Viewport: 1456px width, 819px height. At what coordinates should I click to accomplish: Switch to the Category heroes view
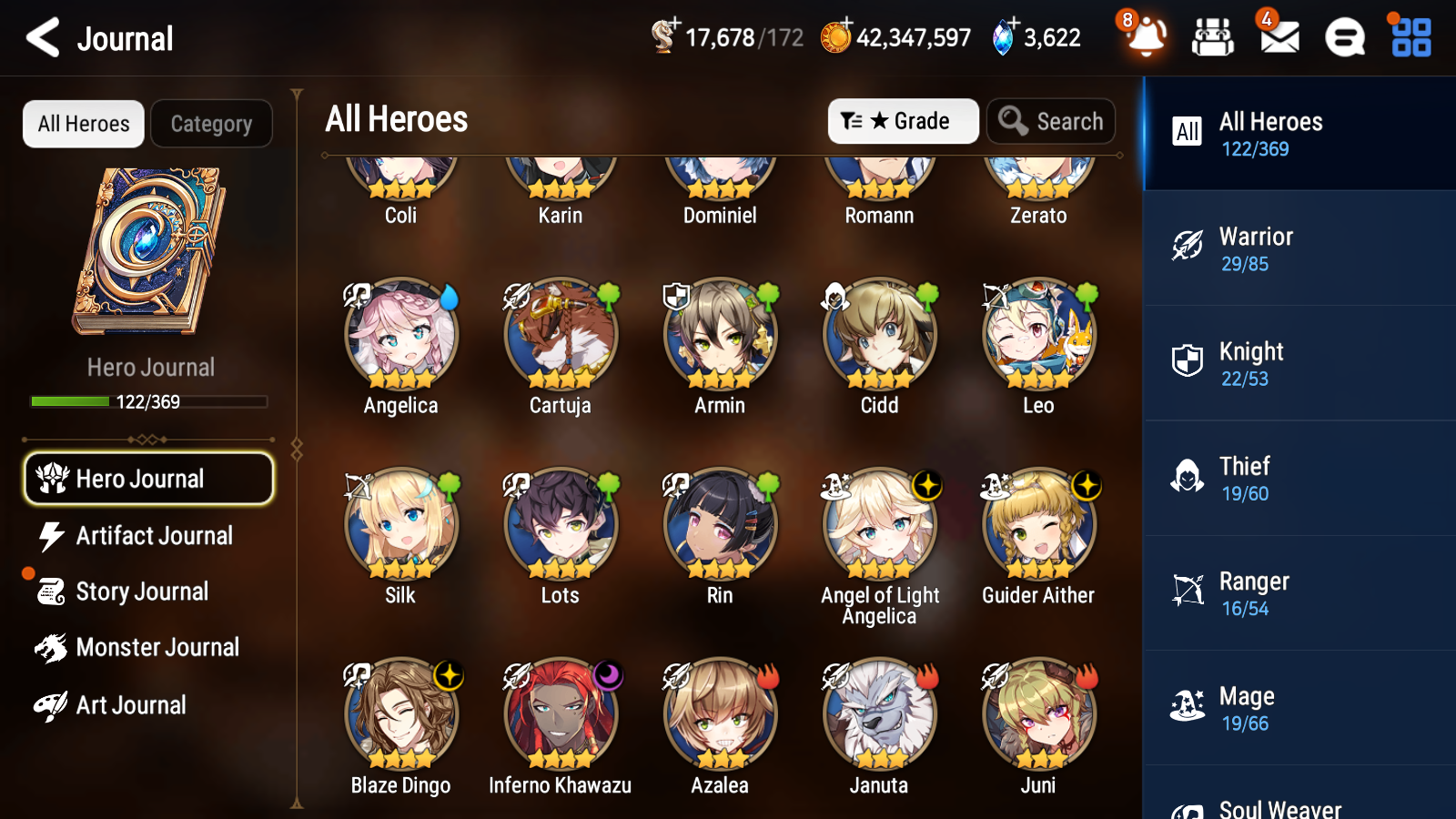click(211, 124)
